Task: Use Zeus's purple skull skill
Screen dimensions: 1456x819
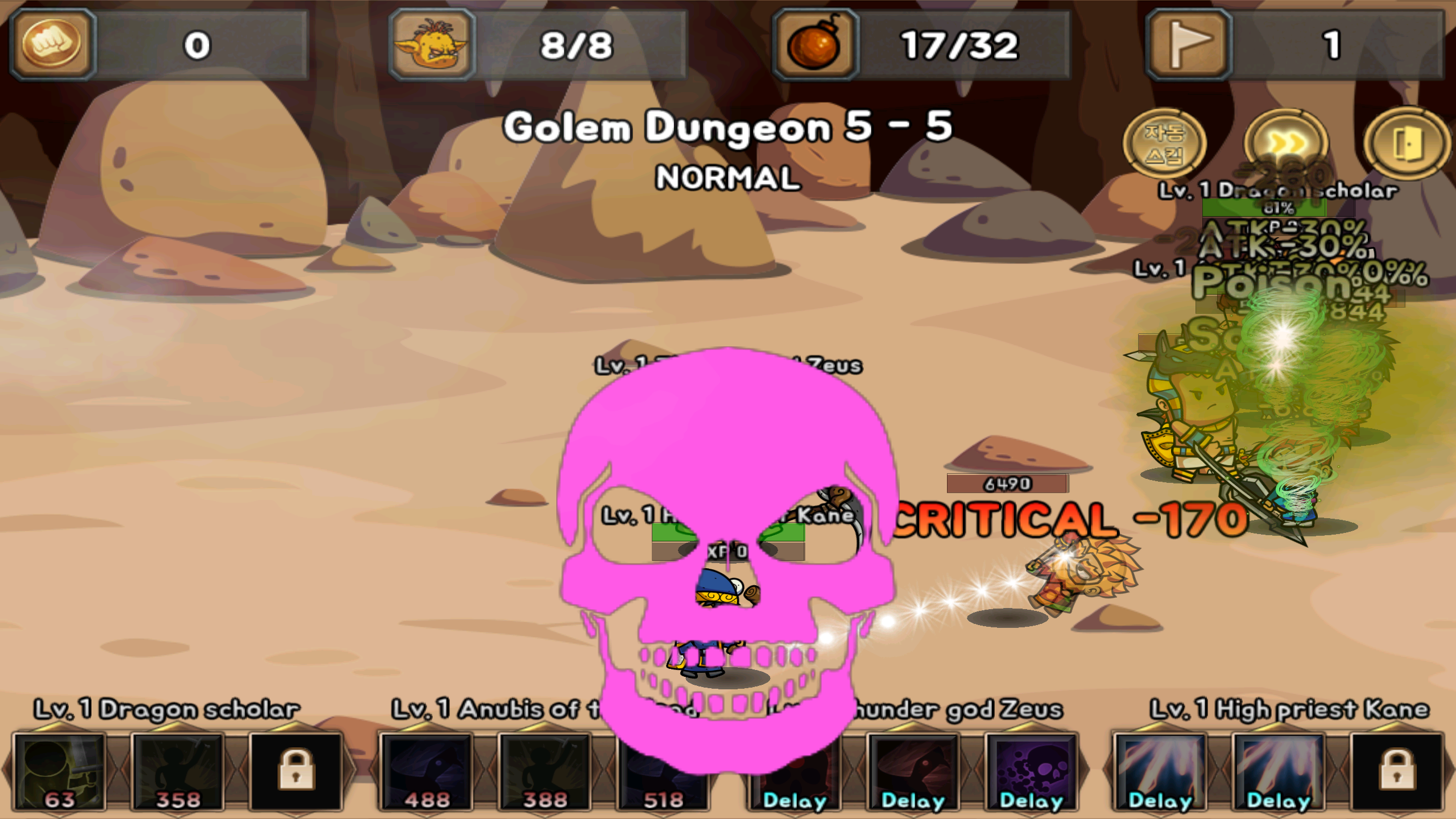Action: point(1031,772)
